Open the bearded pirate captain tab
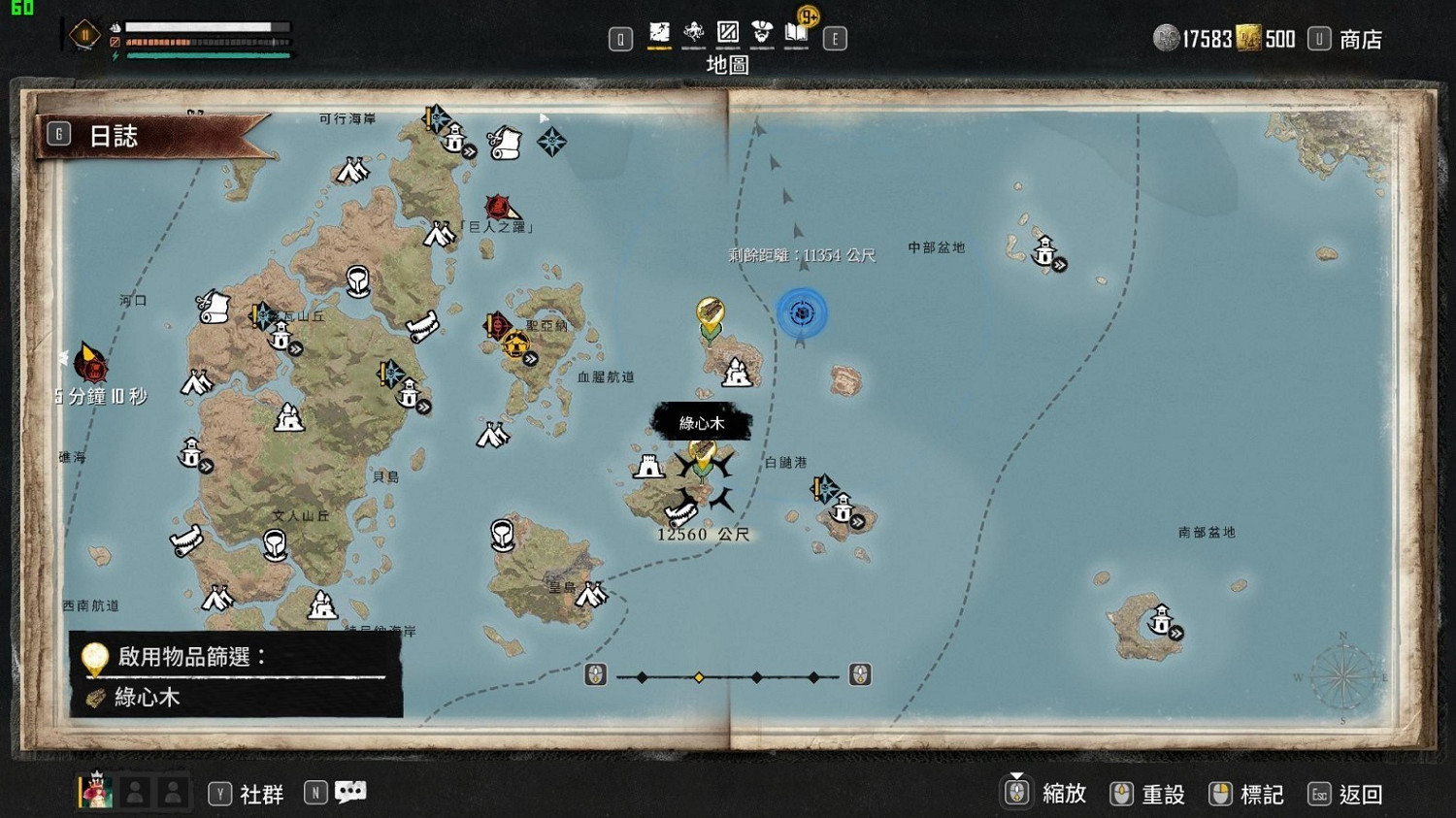This screenshot has height=818, width=1456. (762, 34)
